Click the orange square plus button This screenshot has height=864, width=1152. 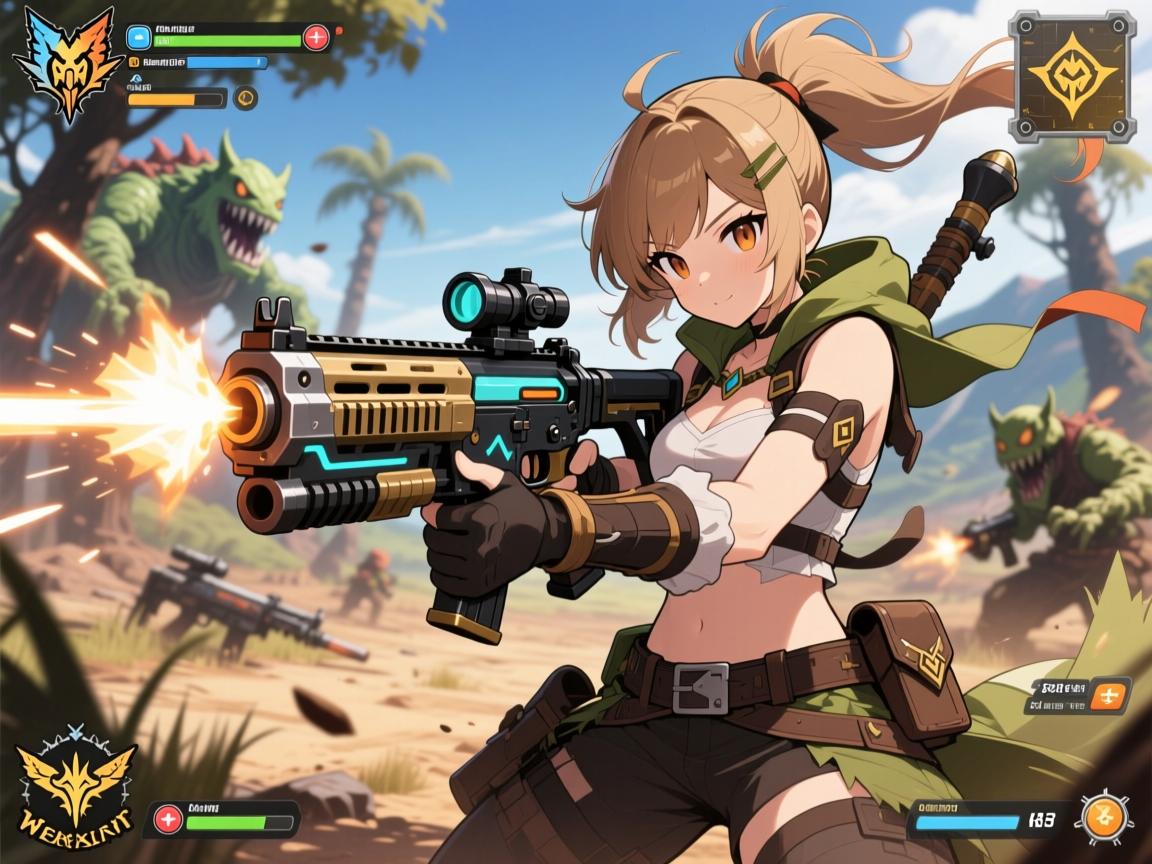coord(1108,694)
